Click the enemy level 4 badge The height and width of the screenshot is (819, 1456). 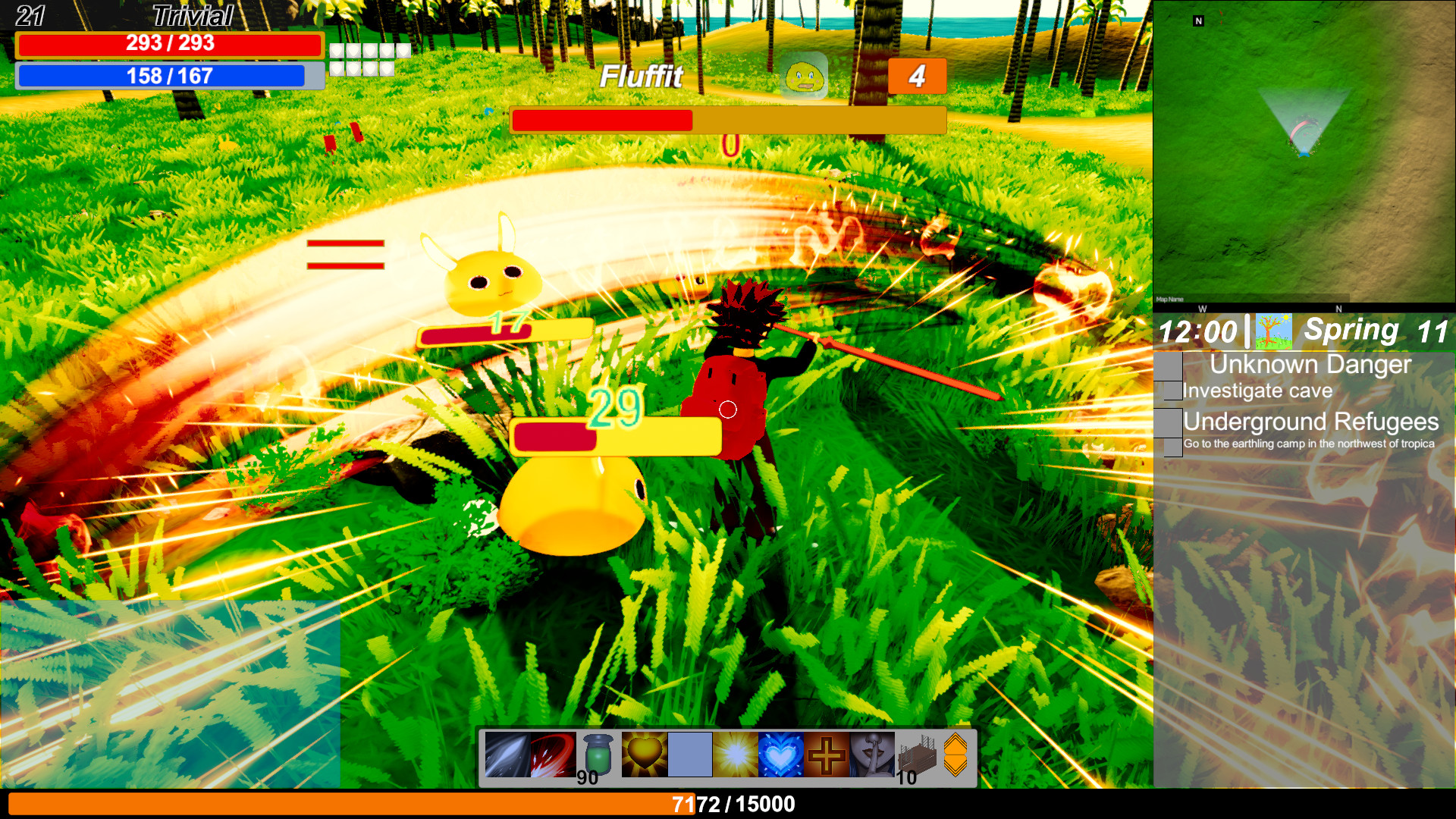click(916, 76)
